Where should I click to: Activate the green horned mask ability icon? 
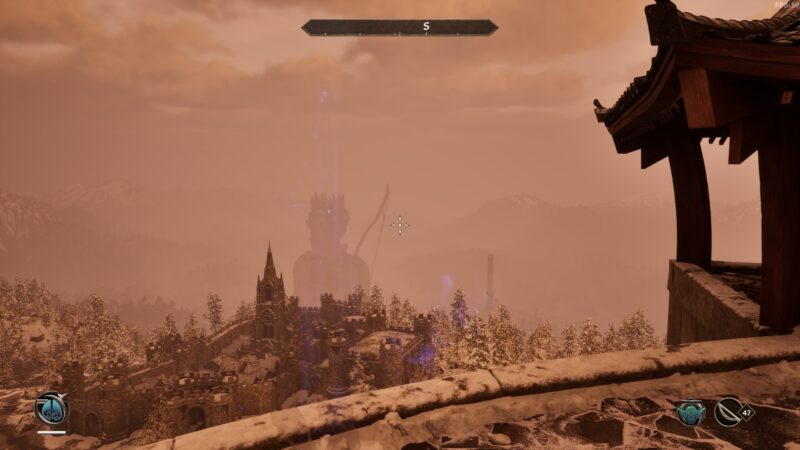pyautogui.click(x=690, y=412)
